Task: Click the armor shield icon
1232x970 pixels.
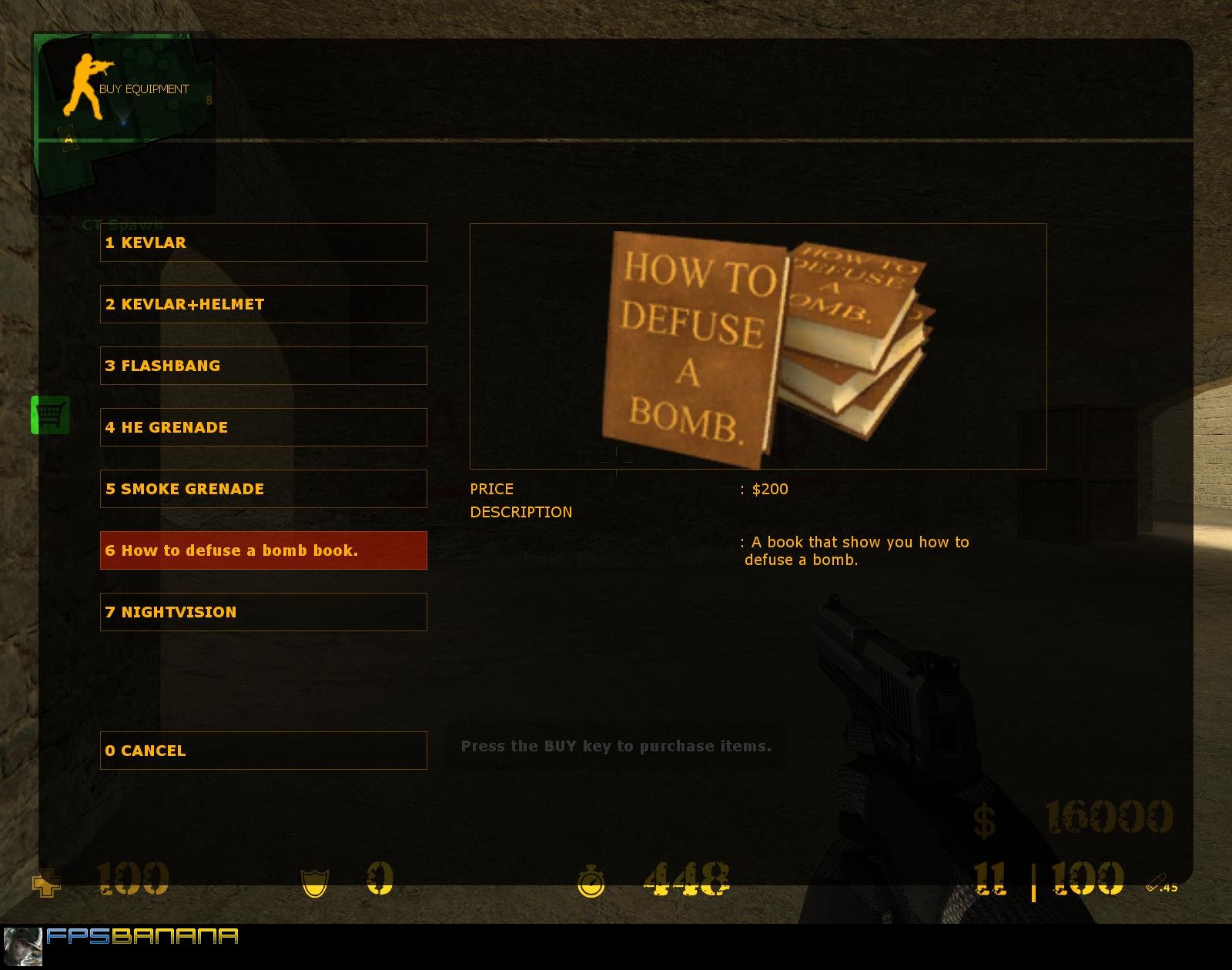Action: (315, 881)
